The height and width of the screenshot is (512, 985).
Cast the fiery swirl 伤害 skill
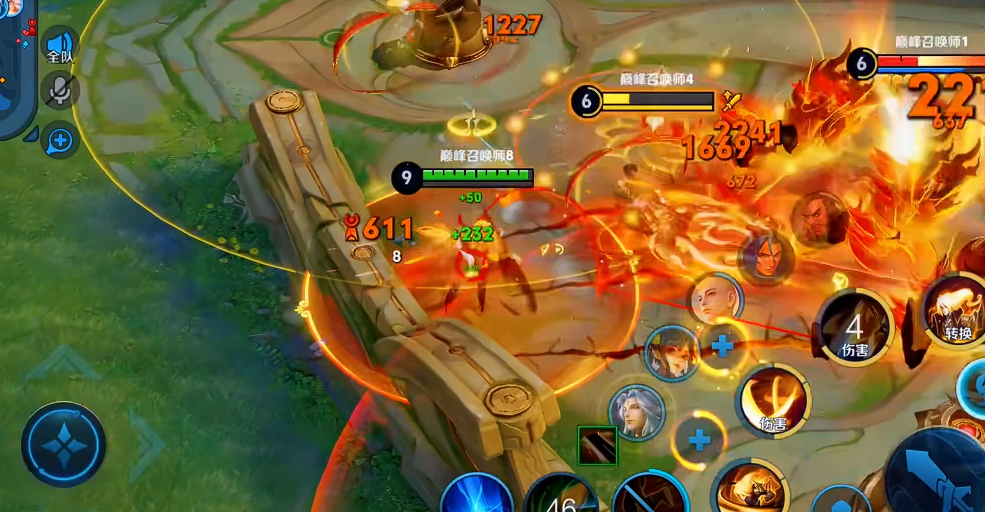[x=773, y=400]
